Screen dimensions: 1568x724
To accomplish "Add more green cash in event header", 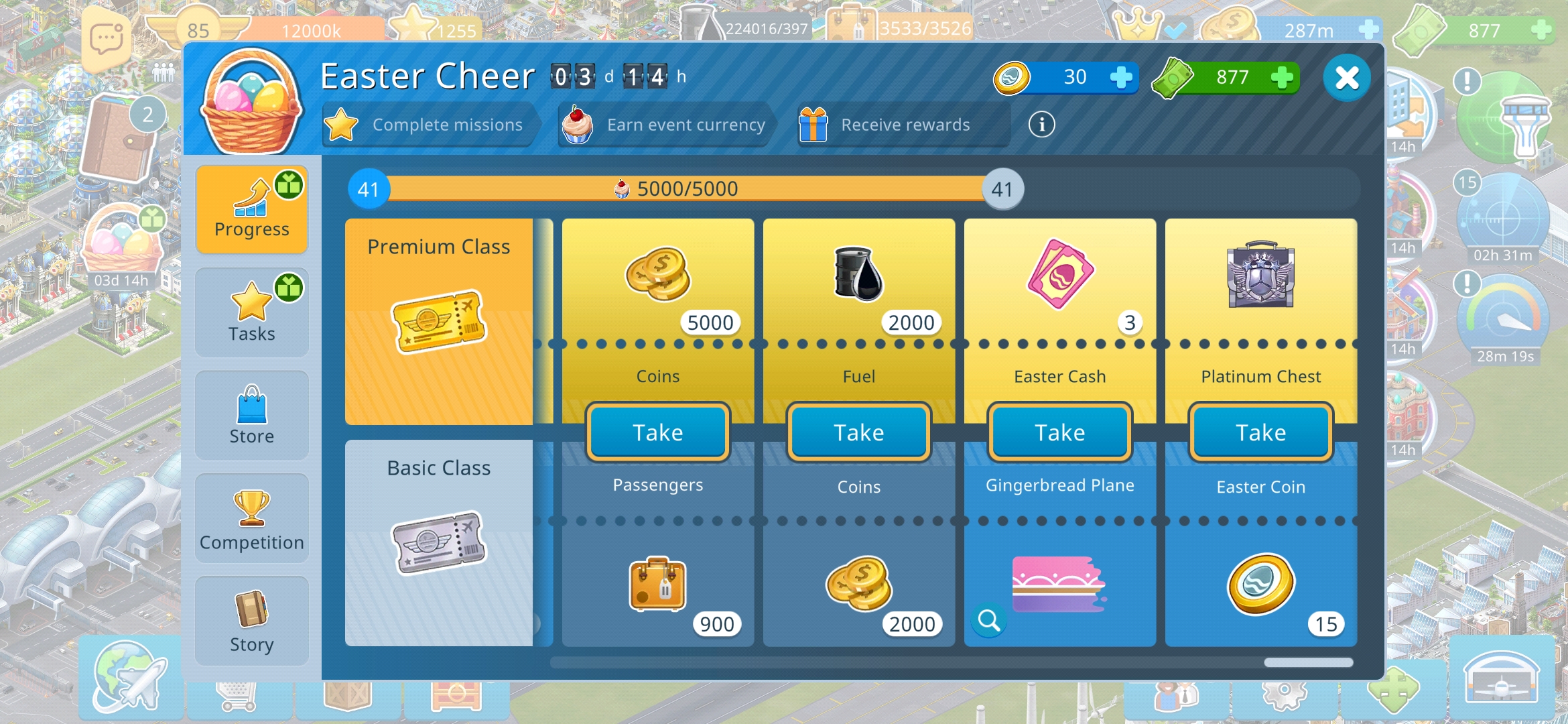I will point(1281,78).
